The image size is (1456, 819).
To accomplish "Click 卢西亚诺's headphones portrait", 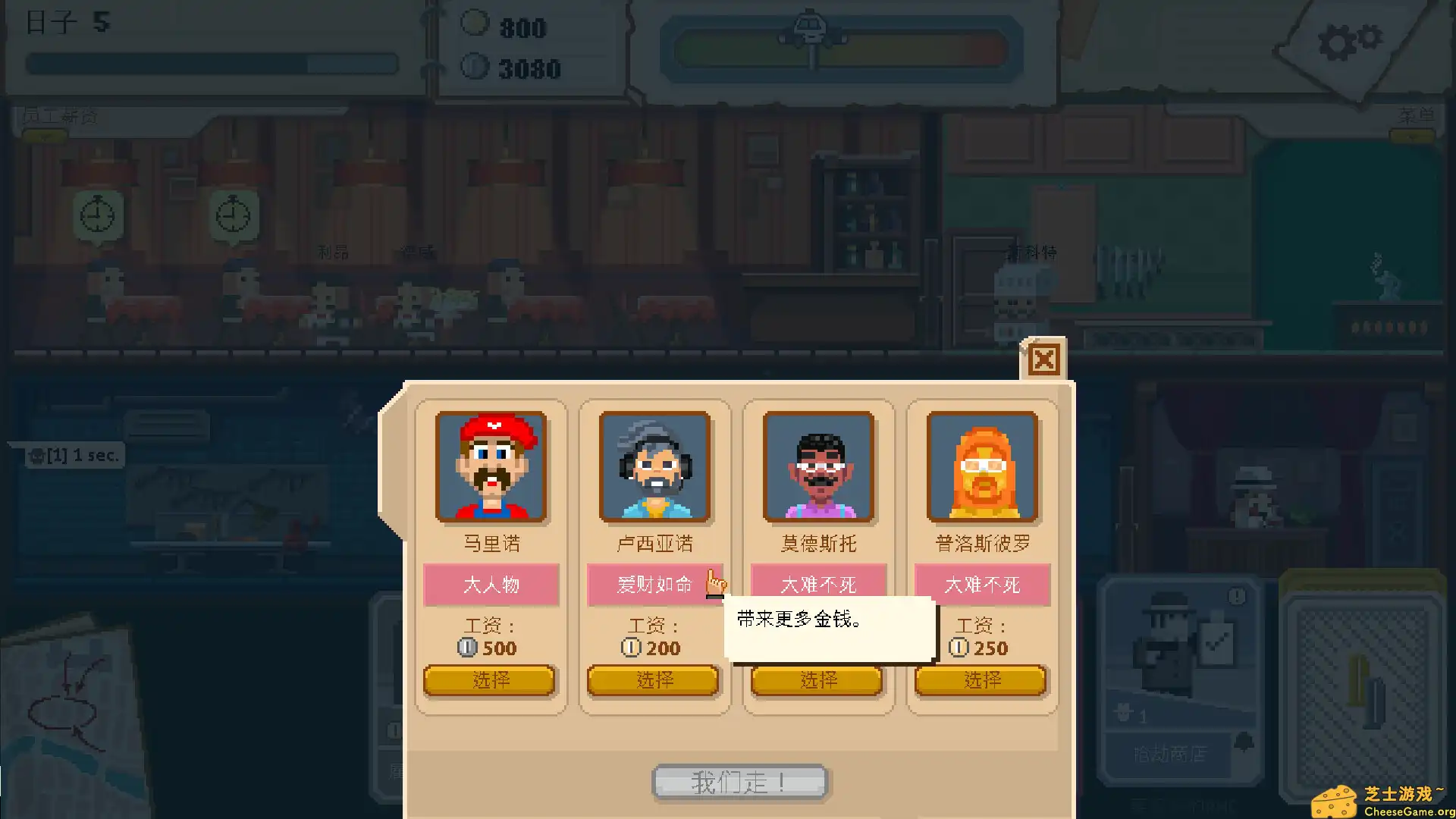I will click(x=654, y=466).
